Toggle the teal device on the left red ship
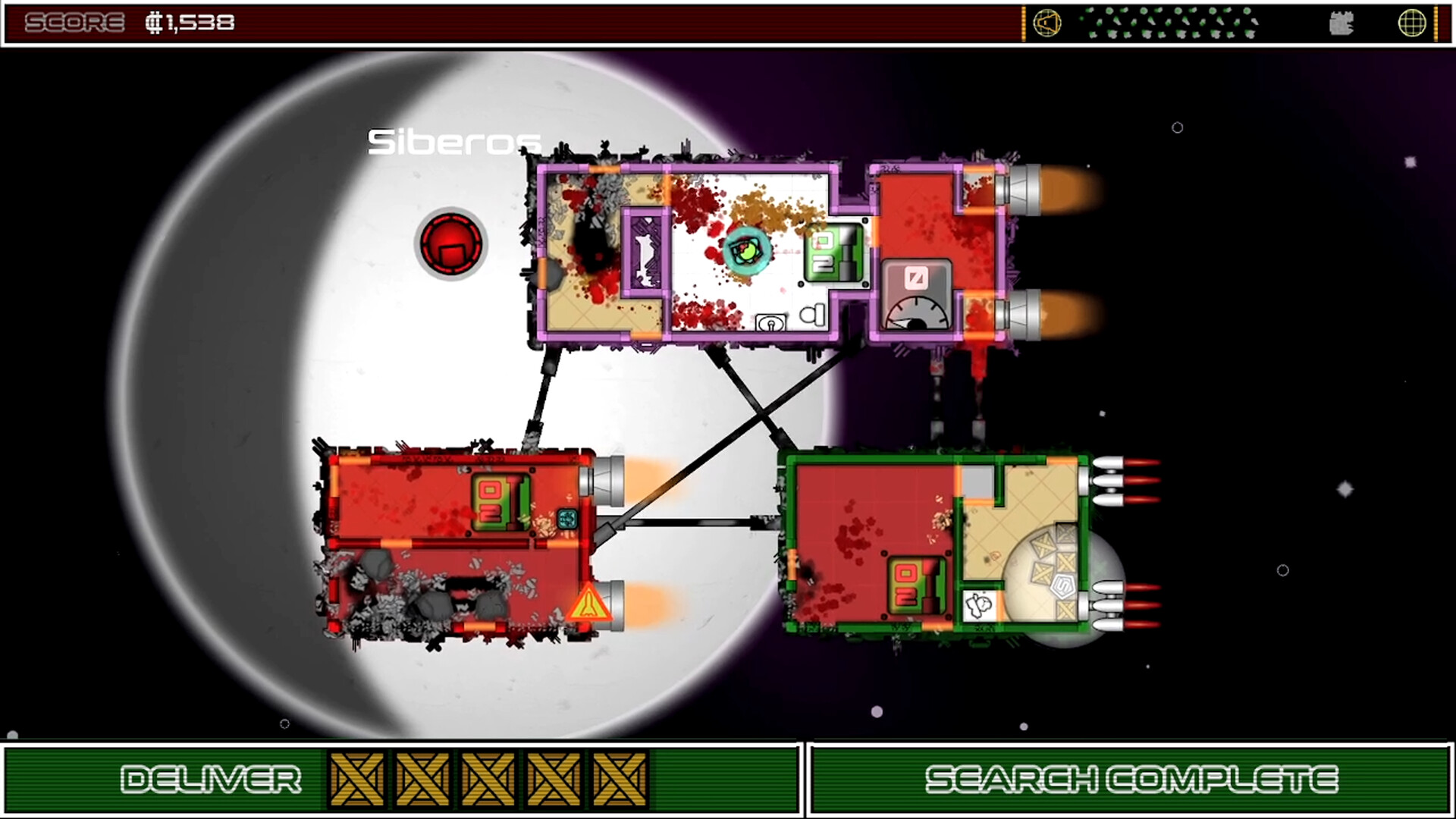 point(566,518)
